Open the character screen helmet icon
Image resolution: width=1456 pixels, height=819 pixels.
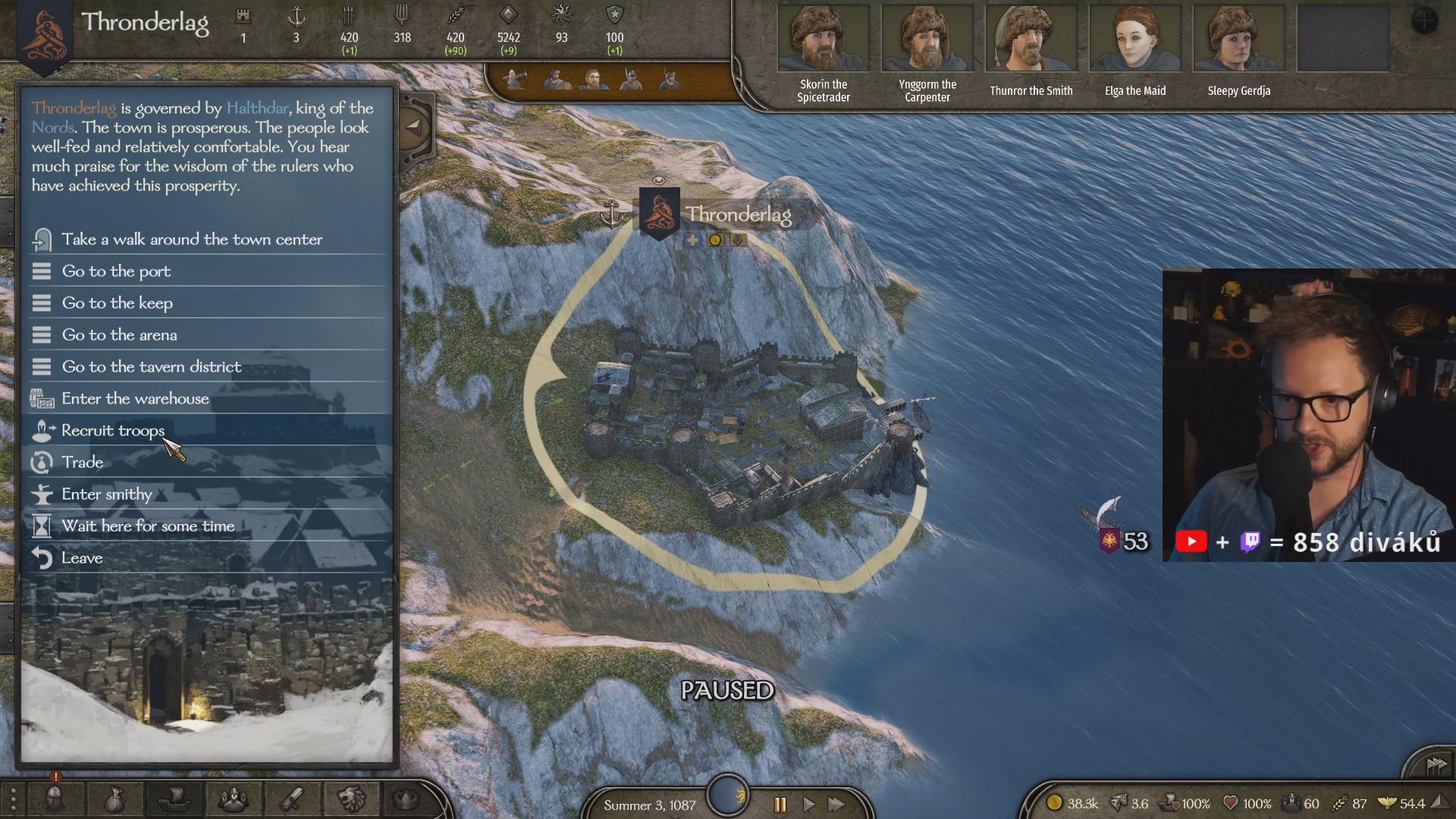(x=55, y=799)
